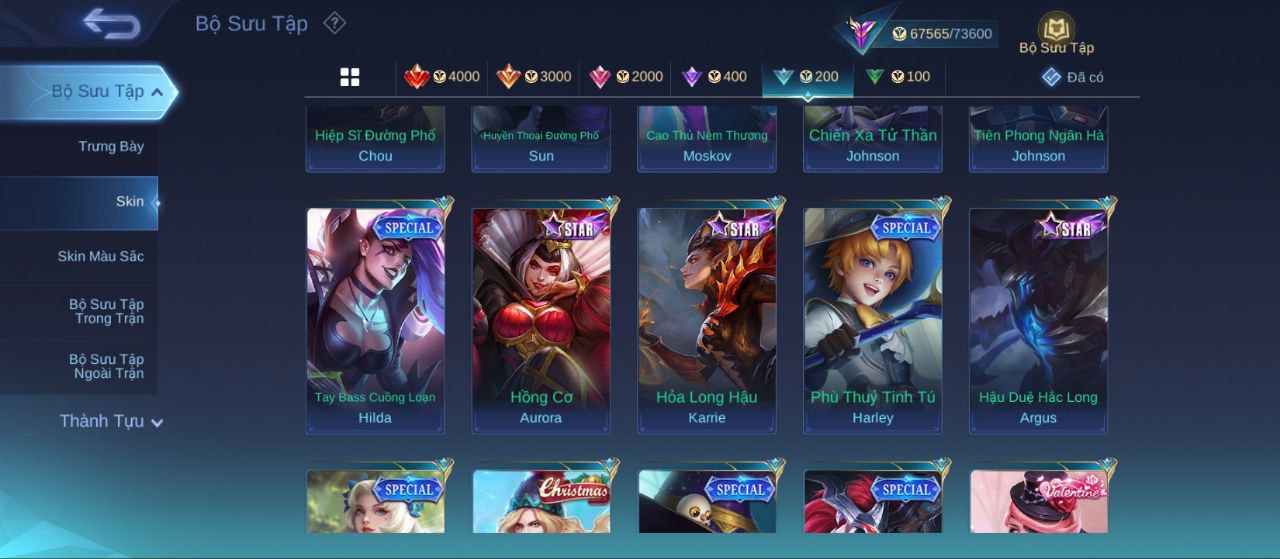Switch to the 100-point tier tab
This screenshot has width=1280, height=559.
click(x=897, y=77)
